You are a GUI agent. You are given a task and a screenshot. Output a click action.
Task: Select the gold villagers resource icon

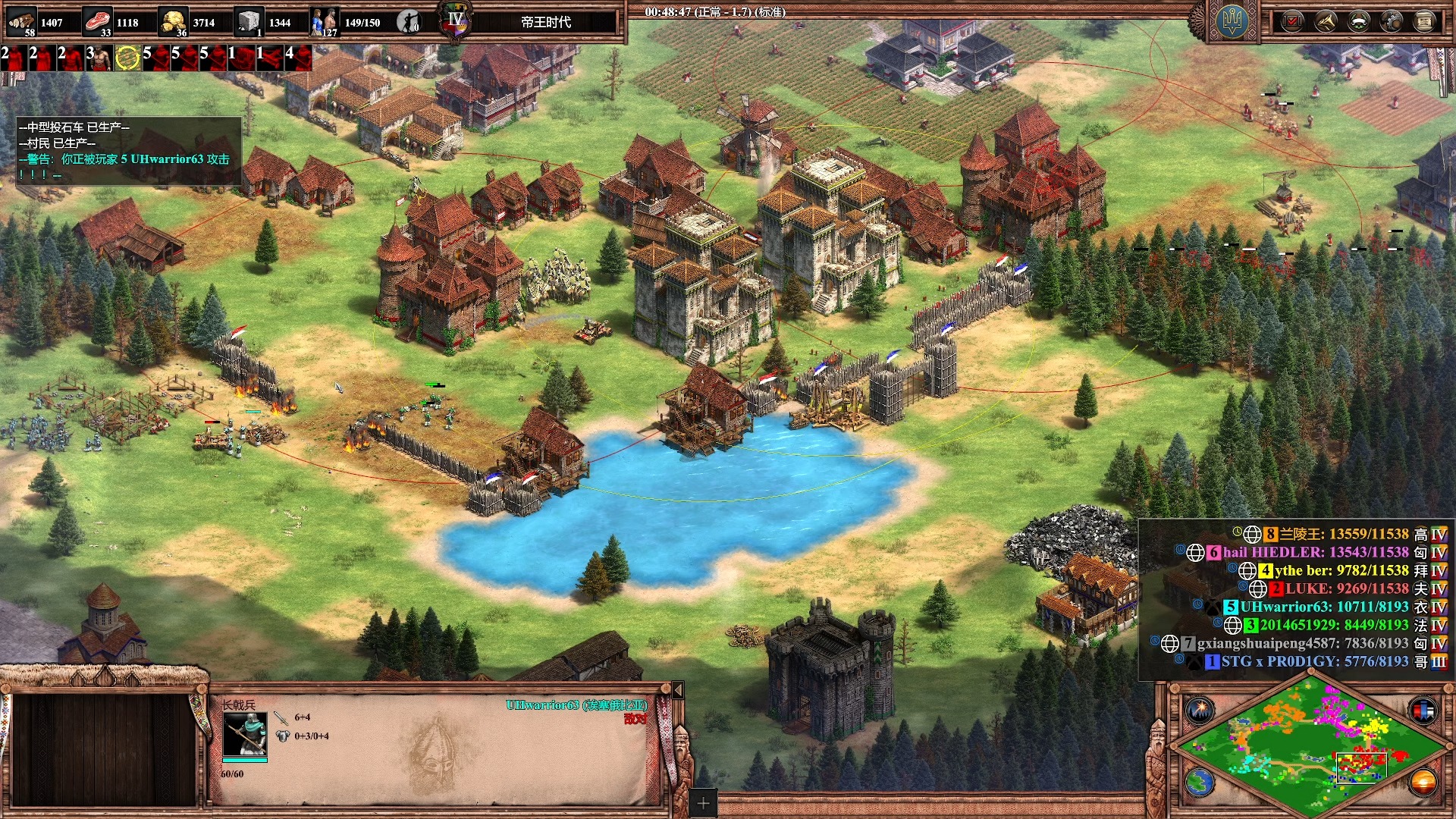174,21
